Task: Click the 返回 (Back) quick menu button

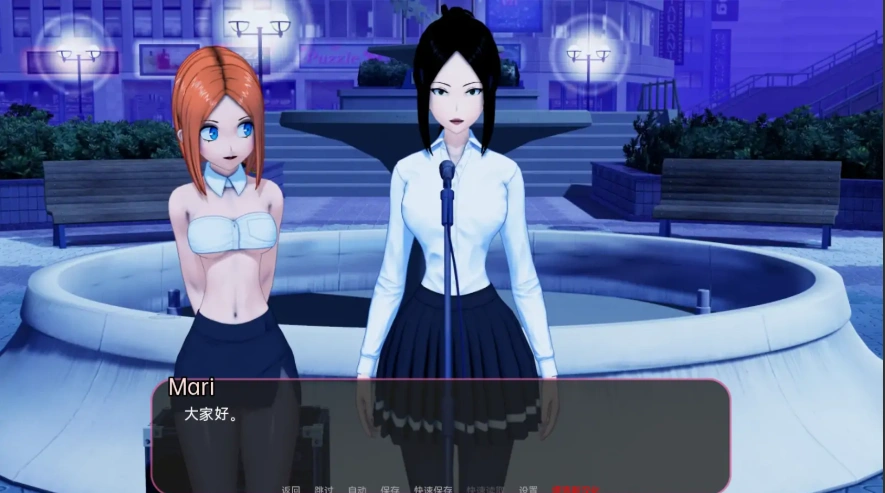Action: [291, 489]
